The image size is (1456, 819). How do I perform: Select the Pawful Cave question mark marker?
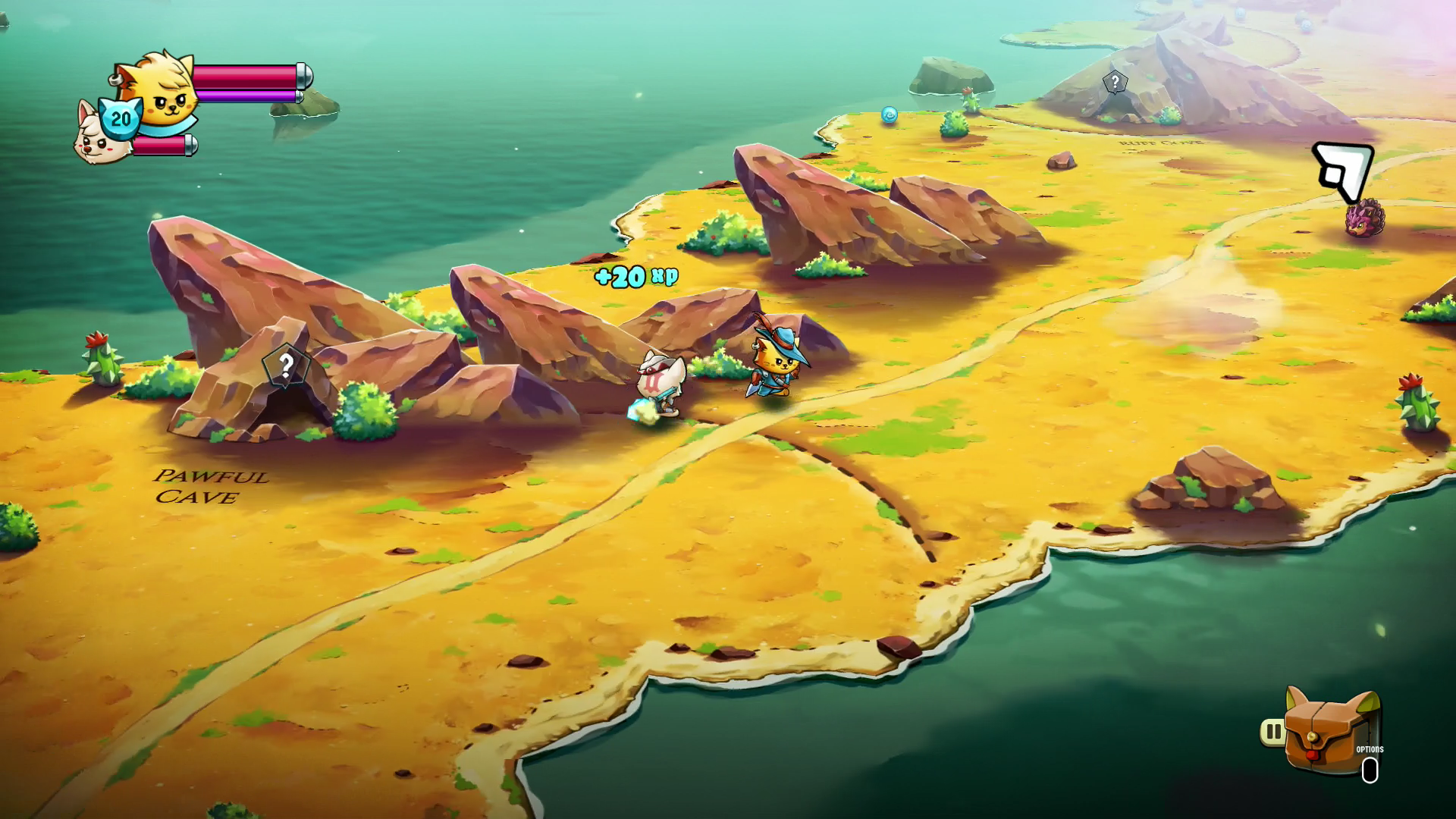pyautogui.click(x=285, y=366)
